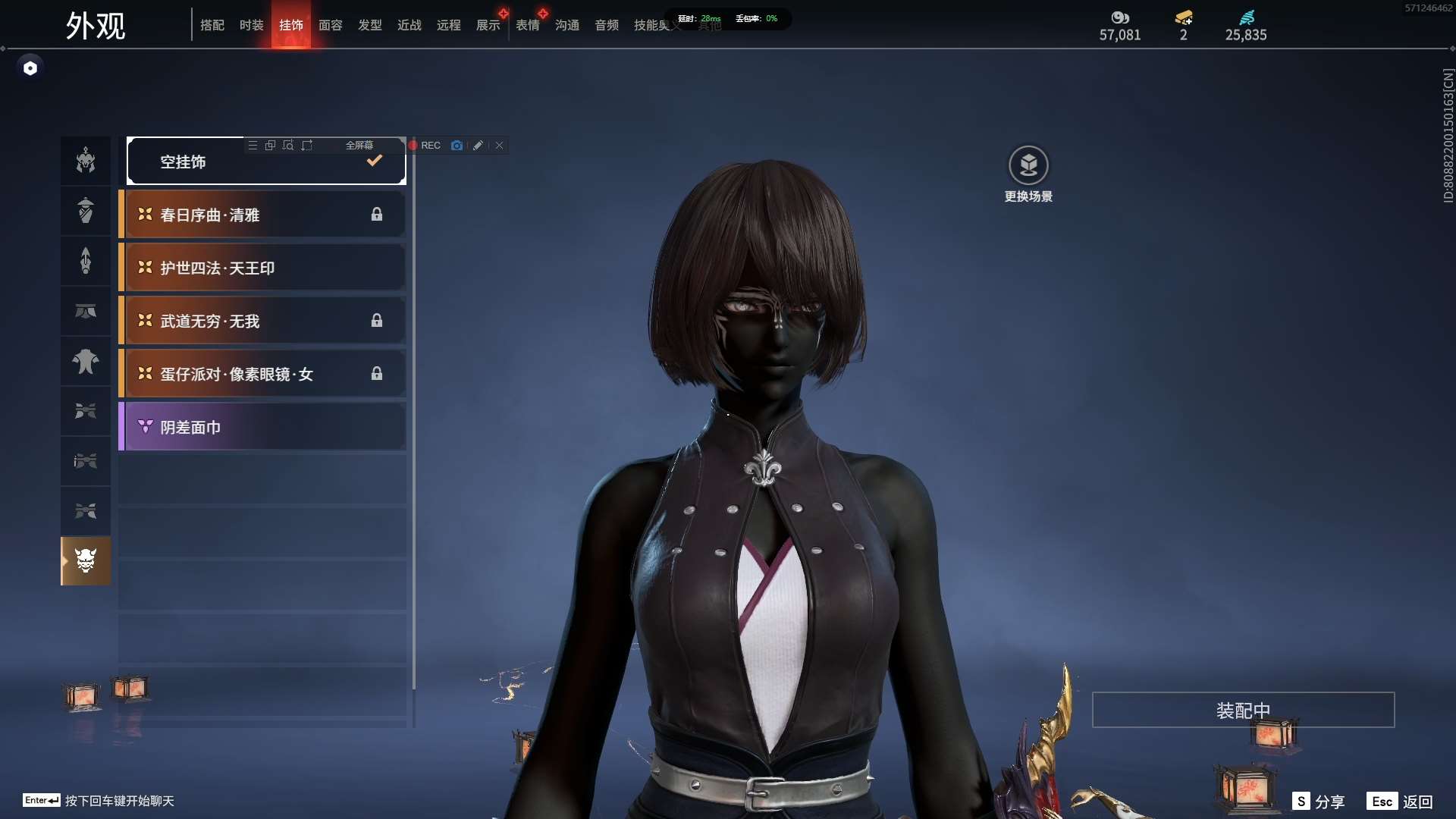Open the 表情 tab
This screenshot has width=1456, height=819.
tap(527, 25)
